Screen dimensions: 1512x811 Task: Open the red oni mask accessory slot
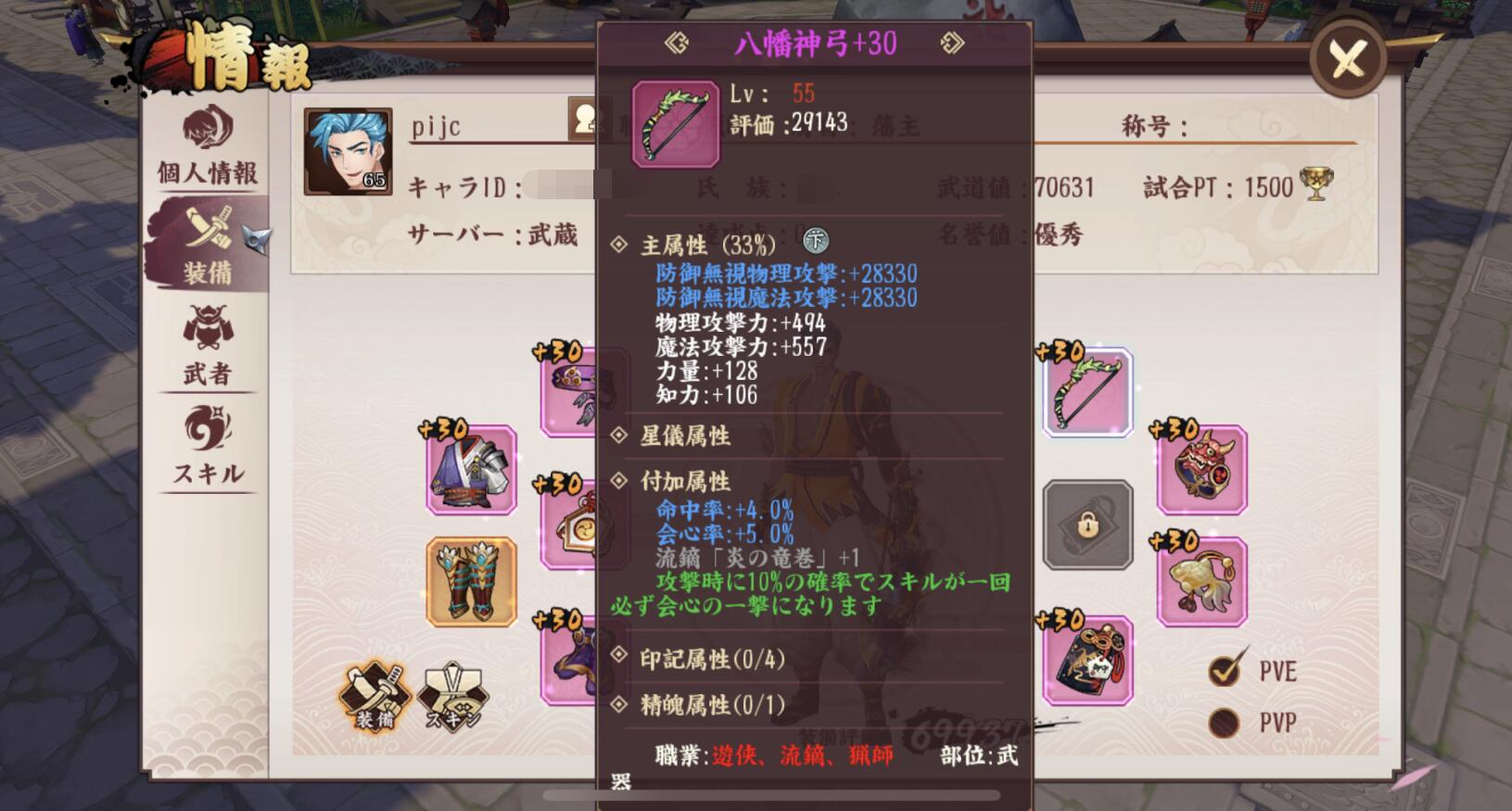1201,471
